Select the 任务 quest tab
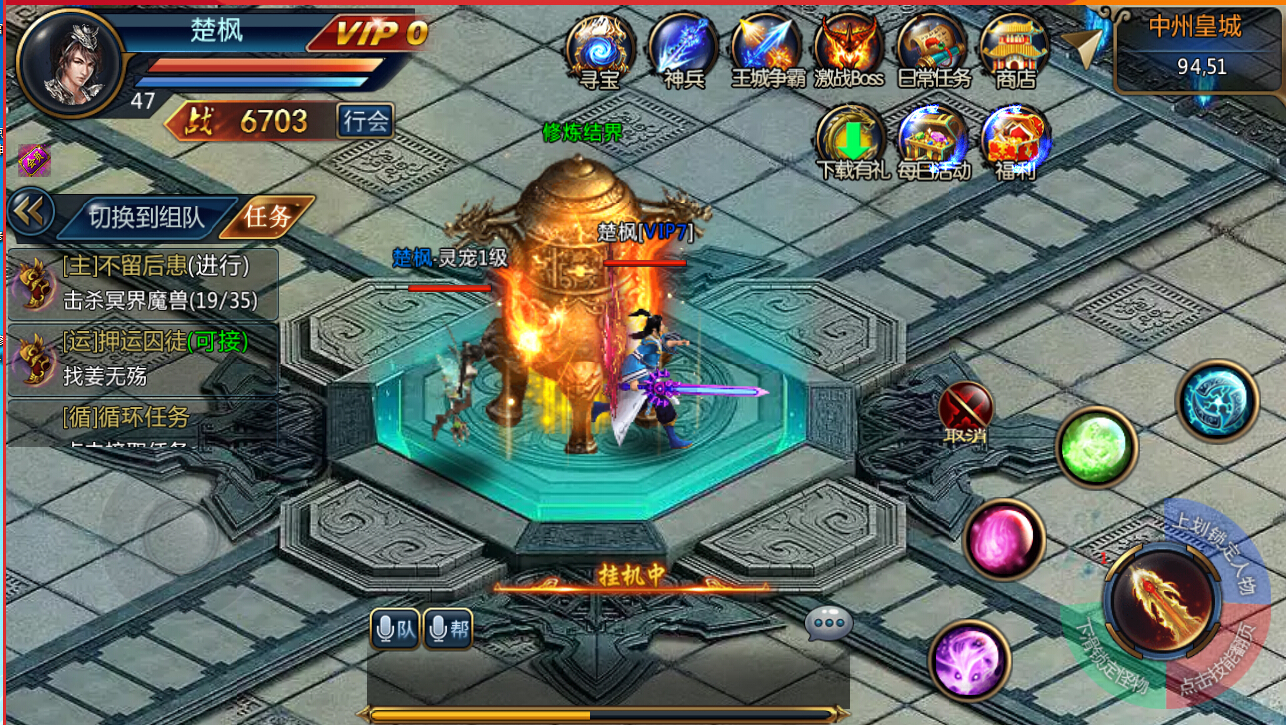1286x725 pixels. click(x=268, y=216)
